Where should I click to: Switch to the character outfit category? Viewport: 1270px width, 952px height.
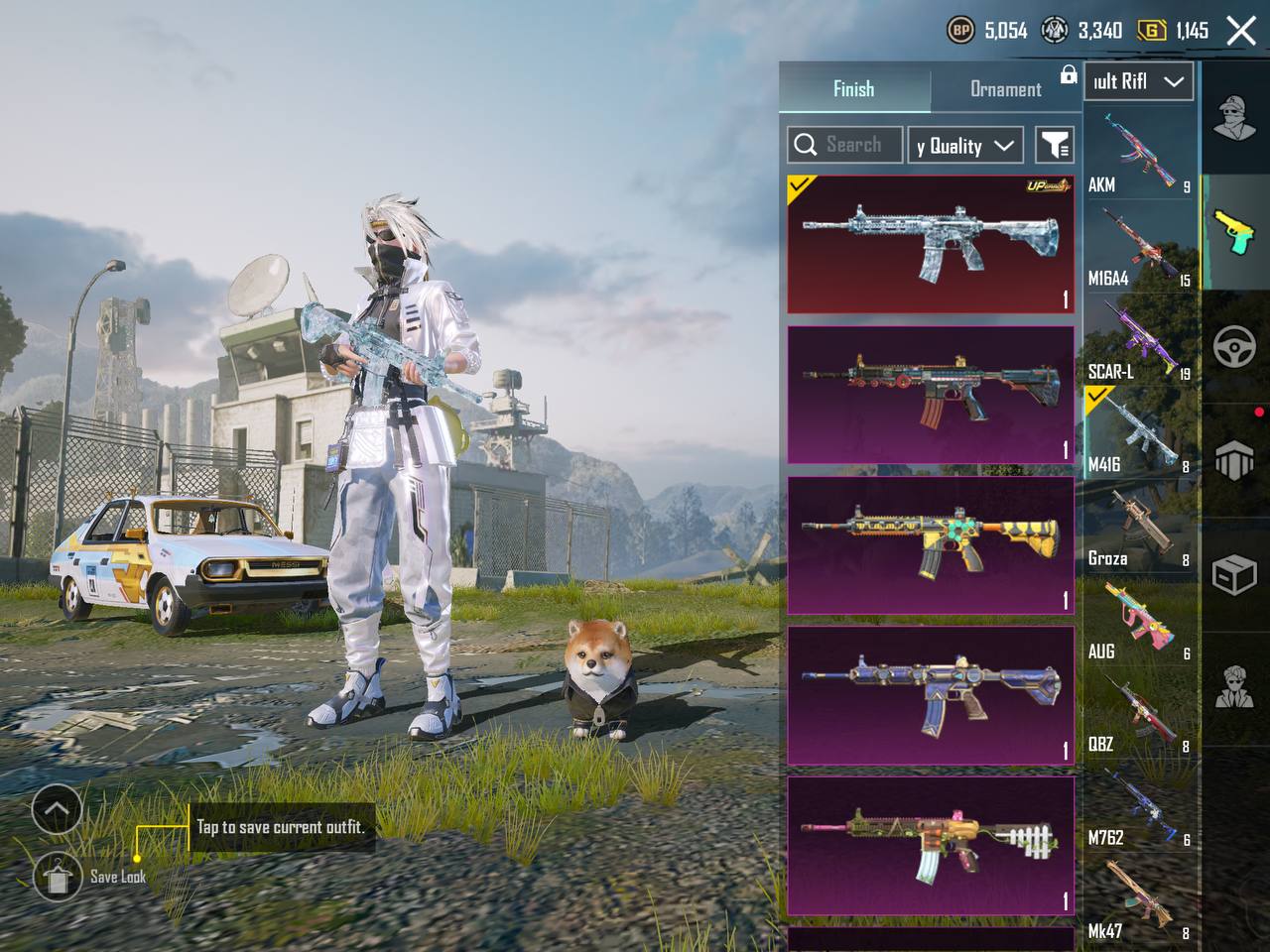pyautogui.click(x=1234, y=119)
